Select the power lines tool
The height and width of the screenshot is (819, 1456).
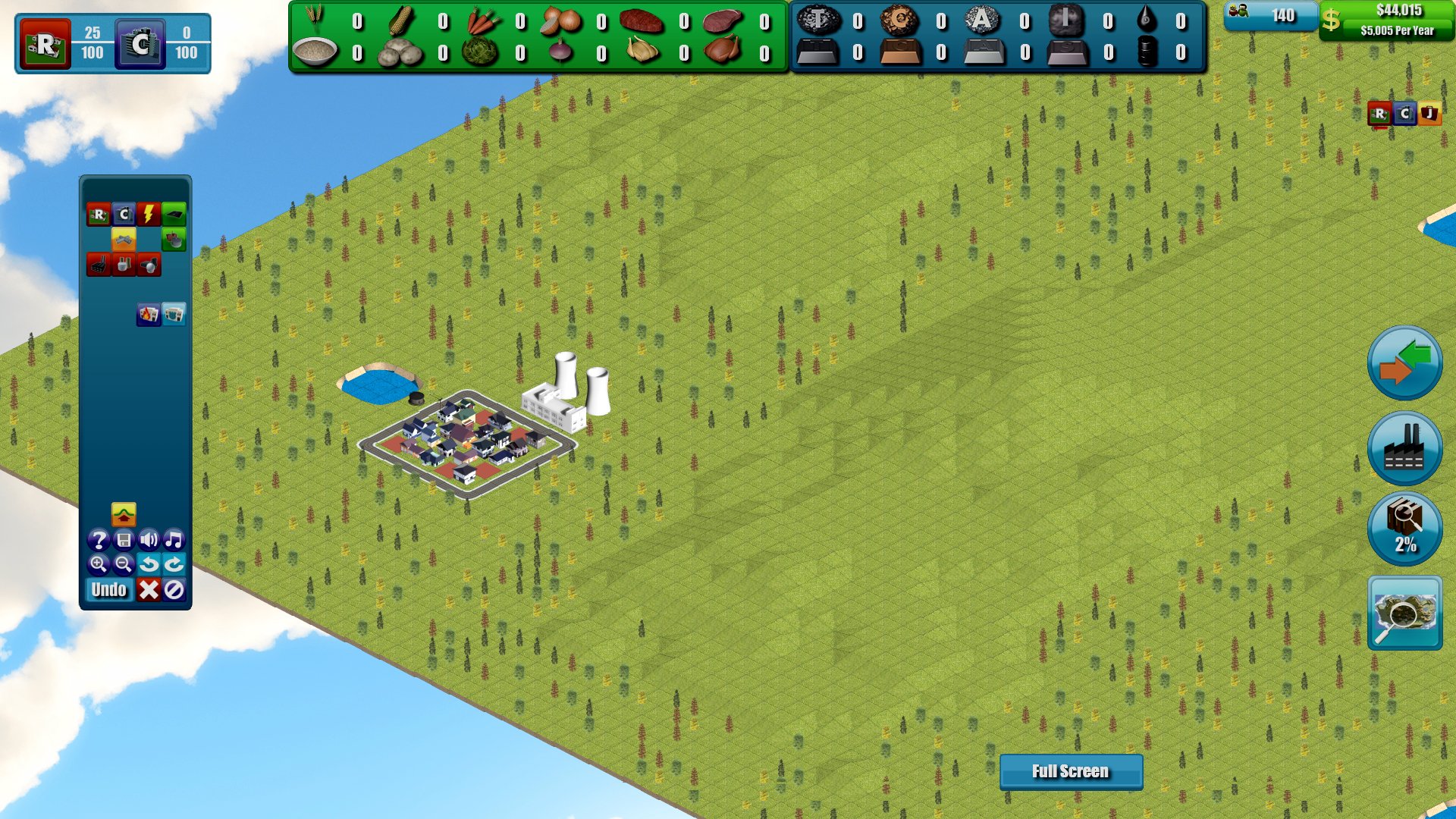pos(148,215)
